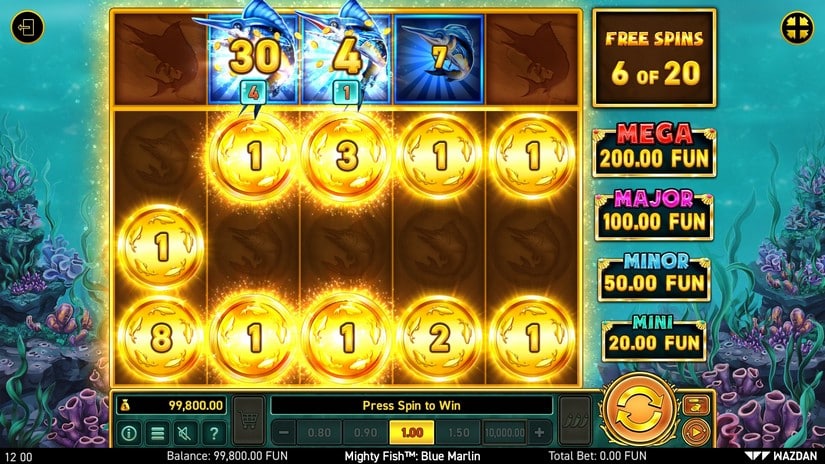Decrease the bet with the minus button

[x=284, y=433]
